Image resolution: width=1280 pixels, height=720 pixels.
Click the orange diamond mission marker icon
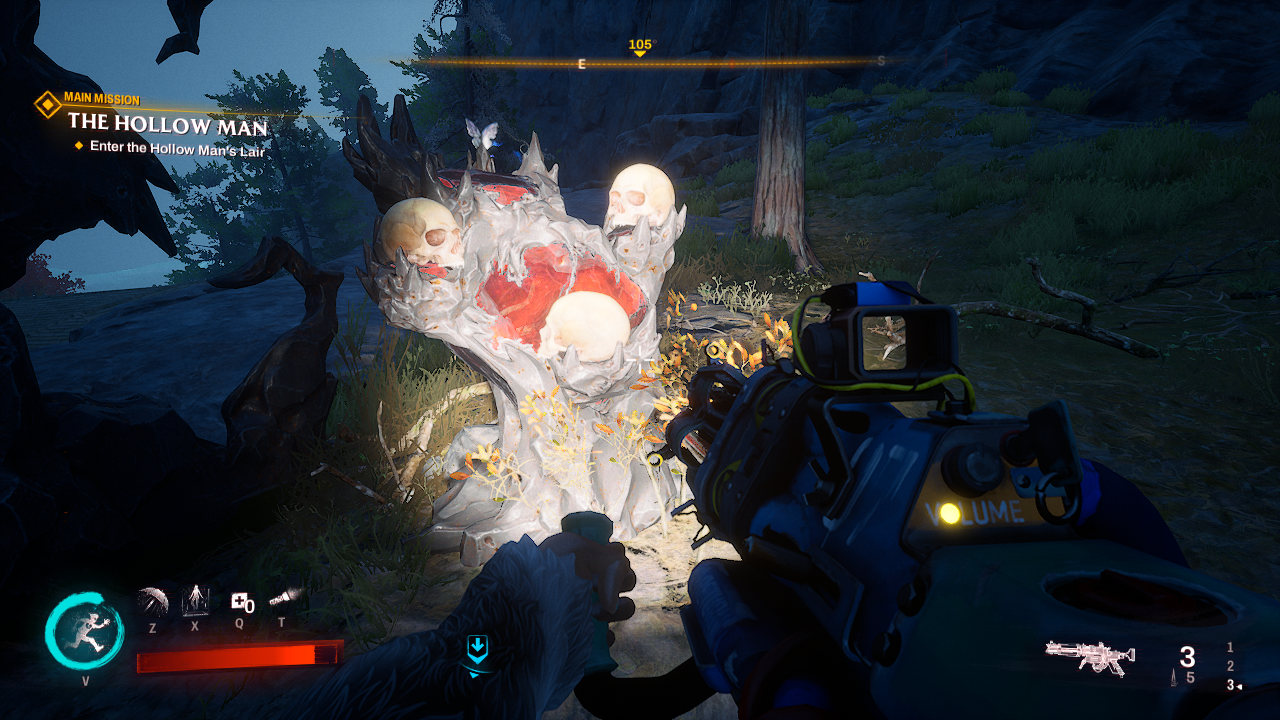pos(47,104)
